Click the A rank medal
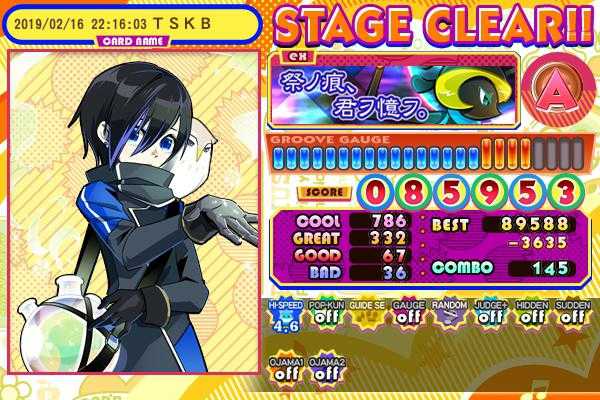Image resolution: width=600 pixels, height=400 pixels. tap(556, 90)
